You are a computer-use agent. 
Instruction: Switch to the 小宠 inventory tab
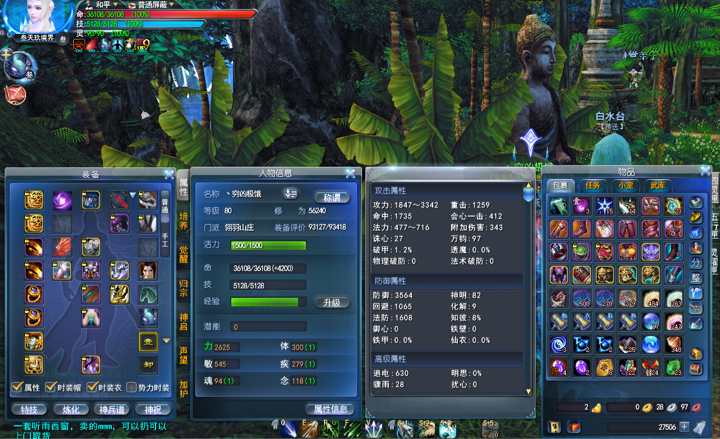pos(625,185)
